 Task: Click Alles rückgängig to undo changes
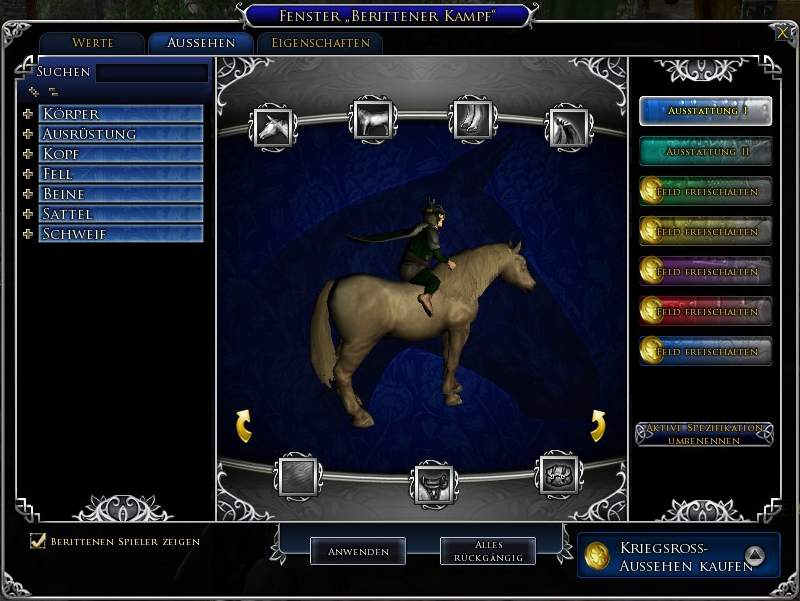(x=488, y=551)
